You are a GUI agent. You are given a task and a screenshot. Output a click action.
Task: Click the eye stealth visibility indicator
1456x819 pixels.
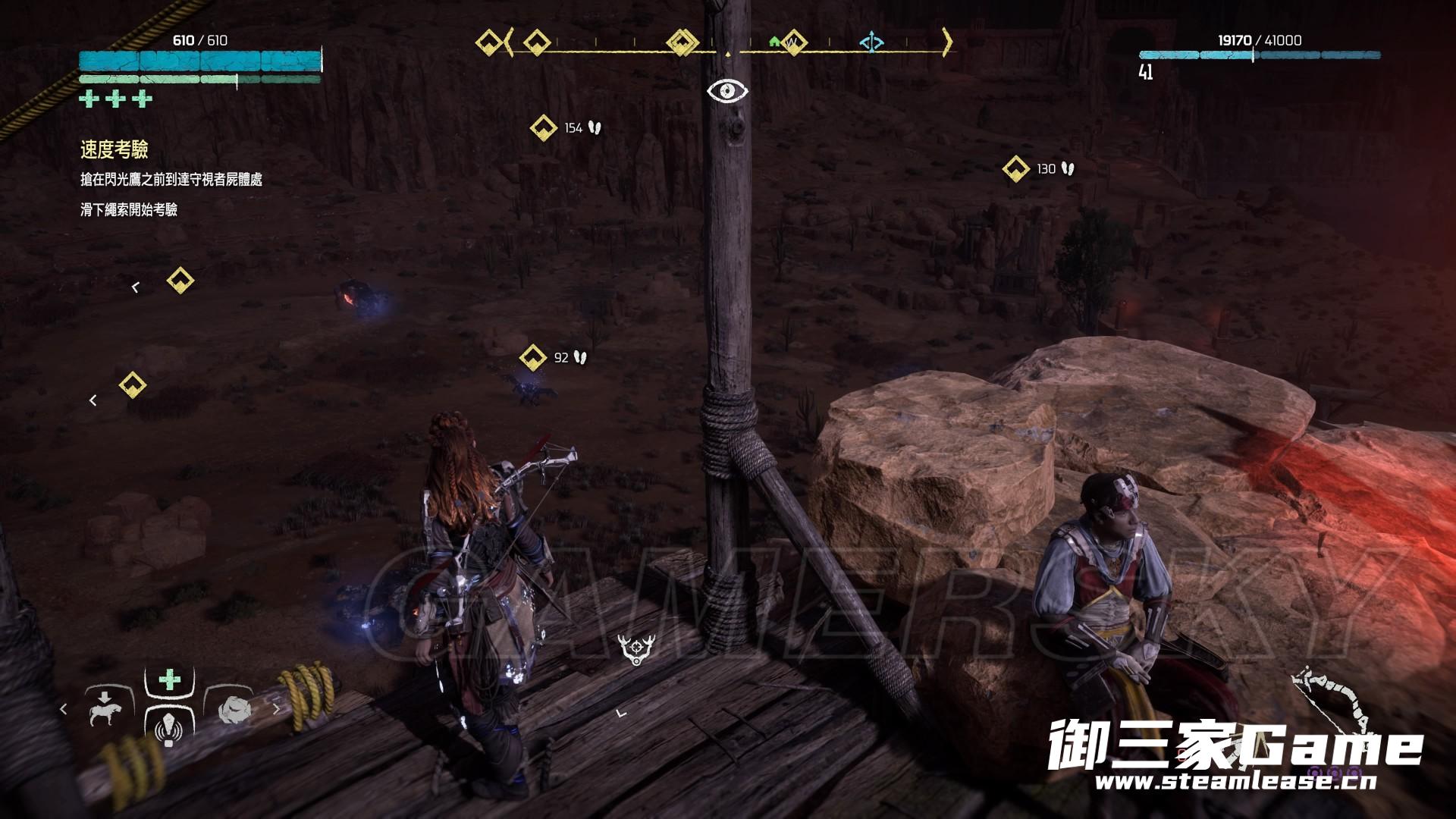pos(727,91)
